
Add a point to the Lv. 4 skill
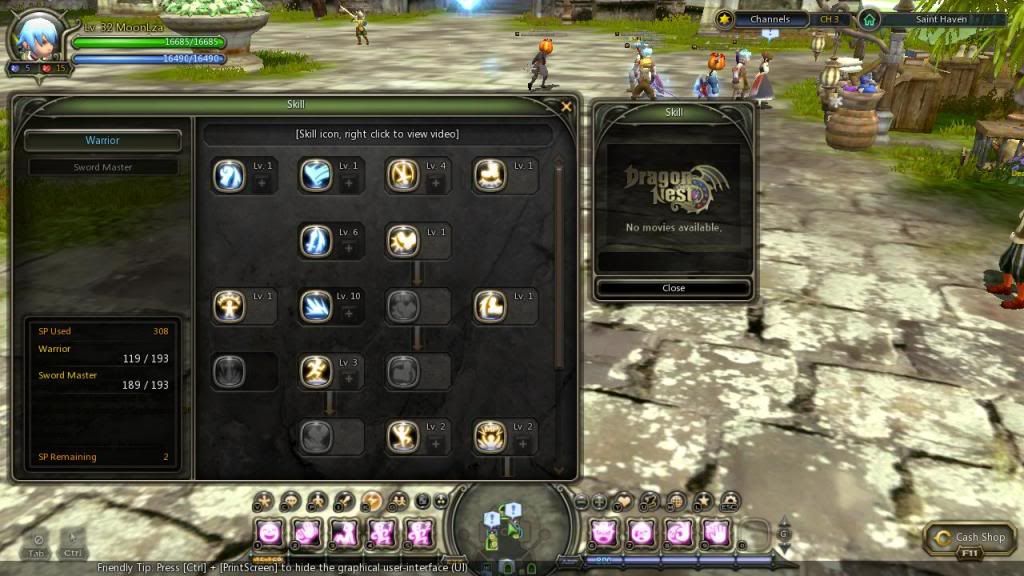(x=435, y=183)
